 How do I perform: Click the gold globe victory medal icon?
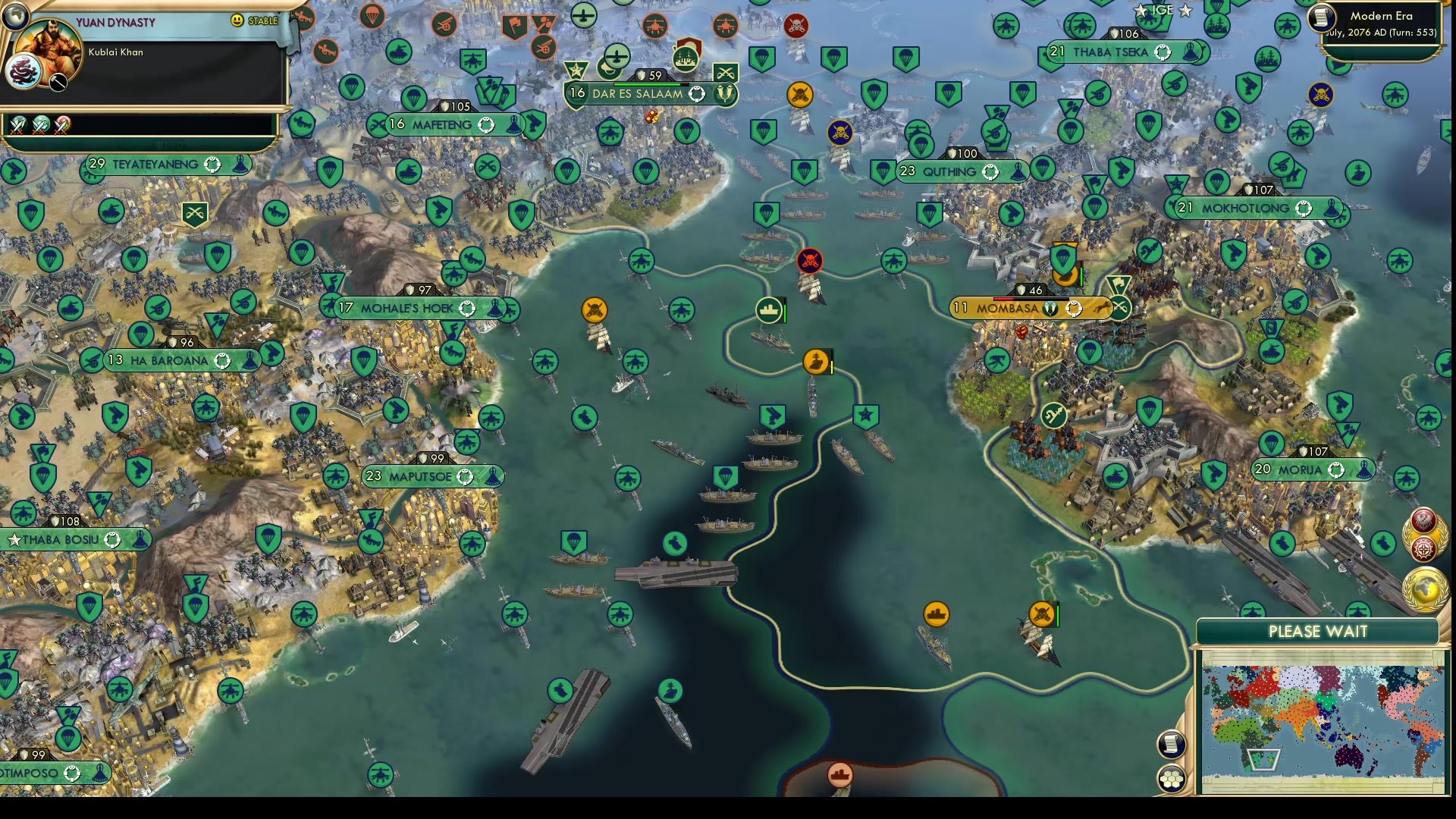[1424, 585]
